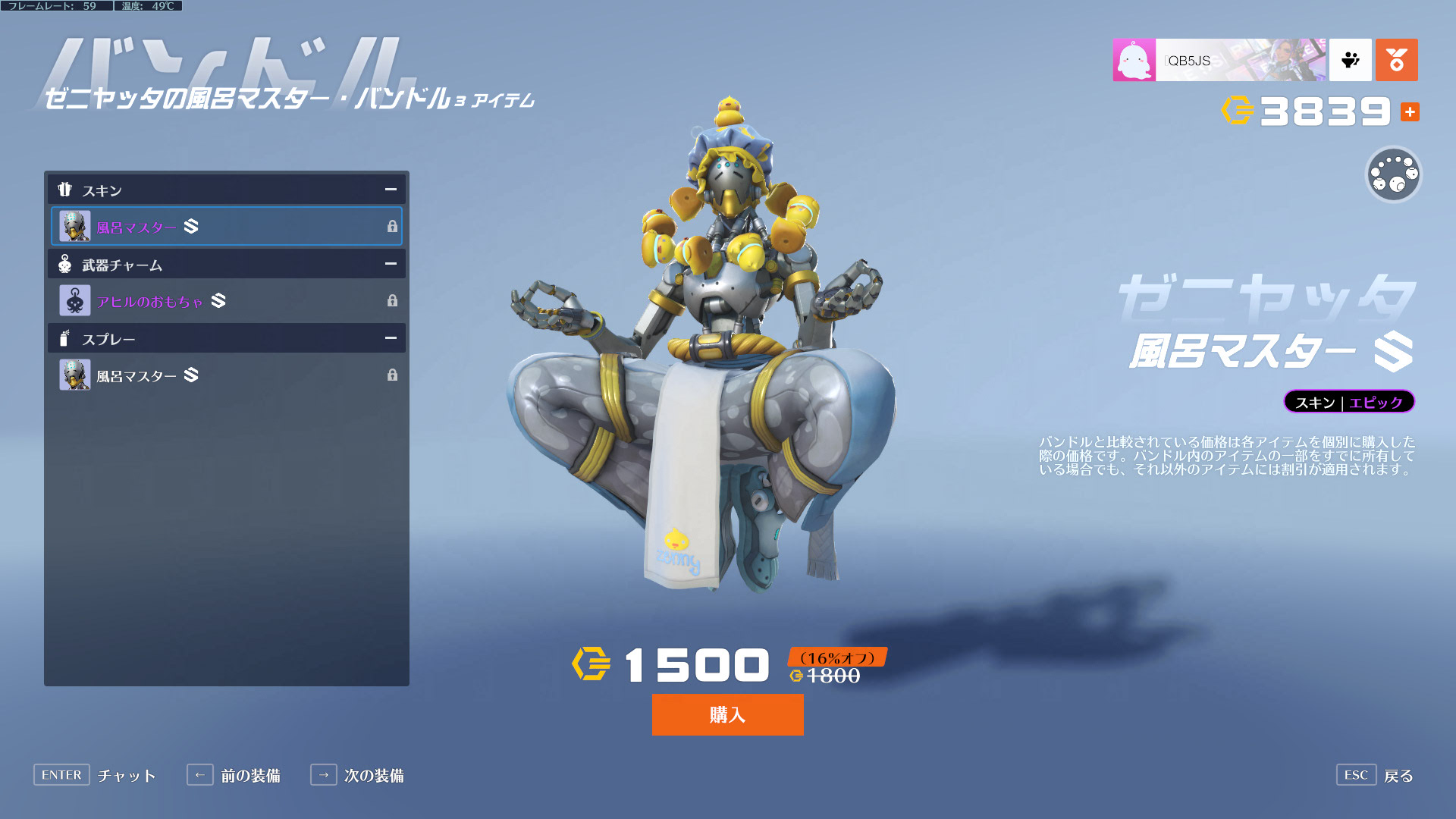The width and height of the screenshot is (1456, 819).
Task: Collapse the スプレー category header
Action: (x=390, y=338)
